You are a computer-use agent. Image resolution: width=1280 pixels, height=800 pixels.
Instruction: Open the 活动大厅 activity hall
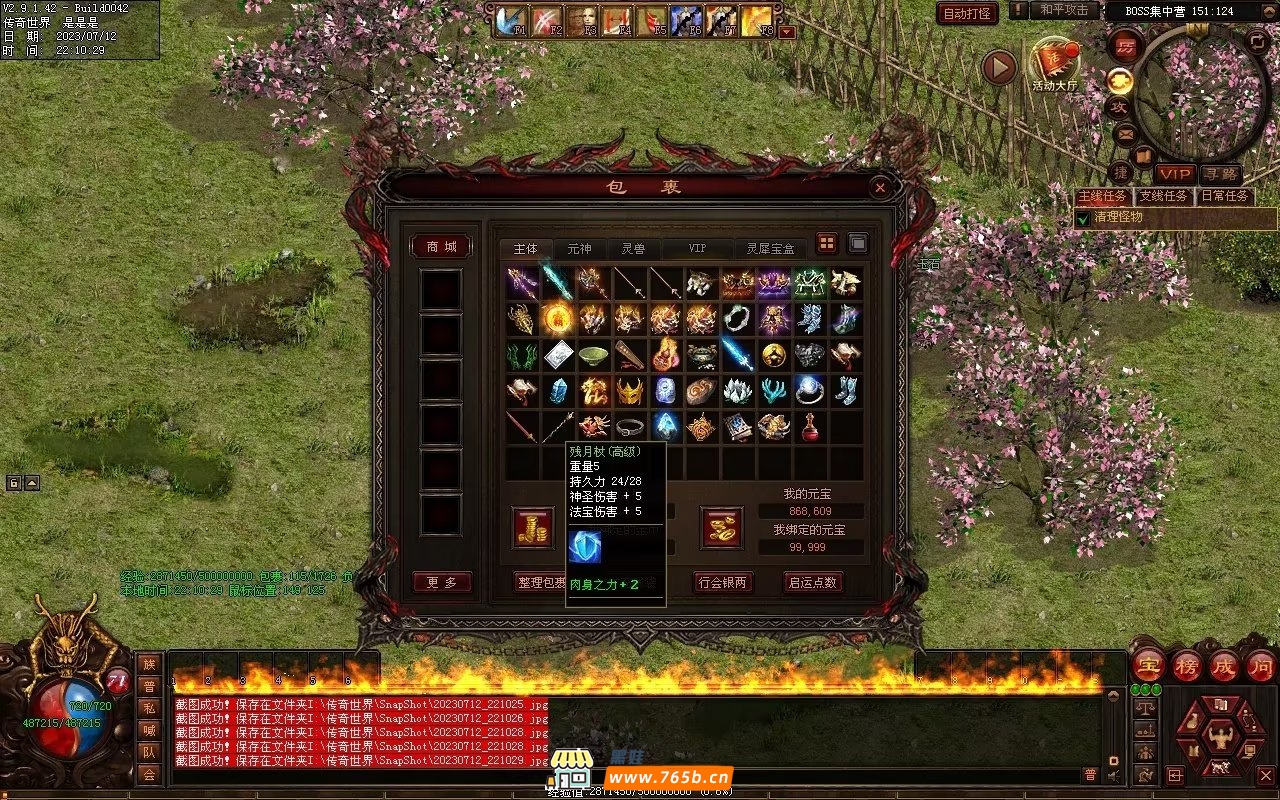click(1054, 63)
